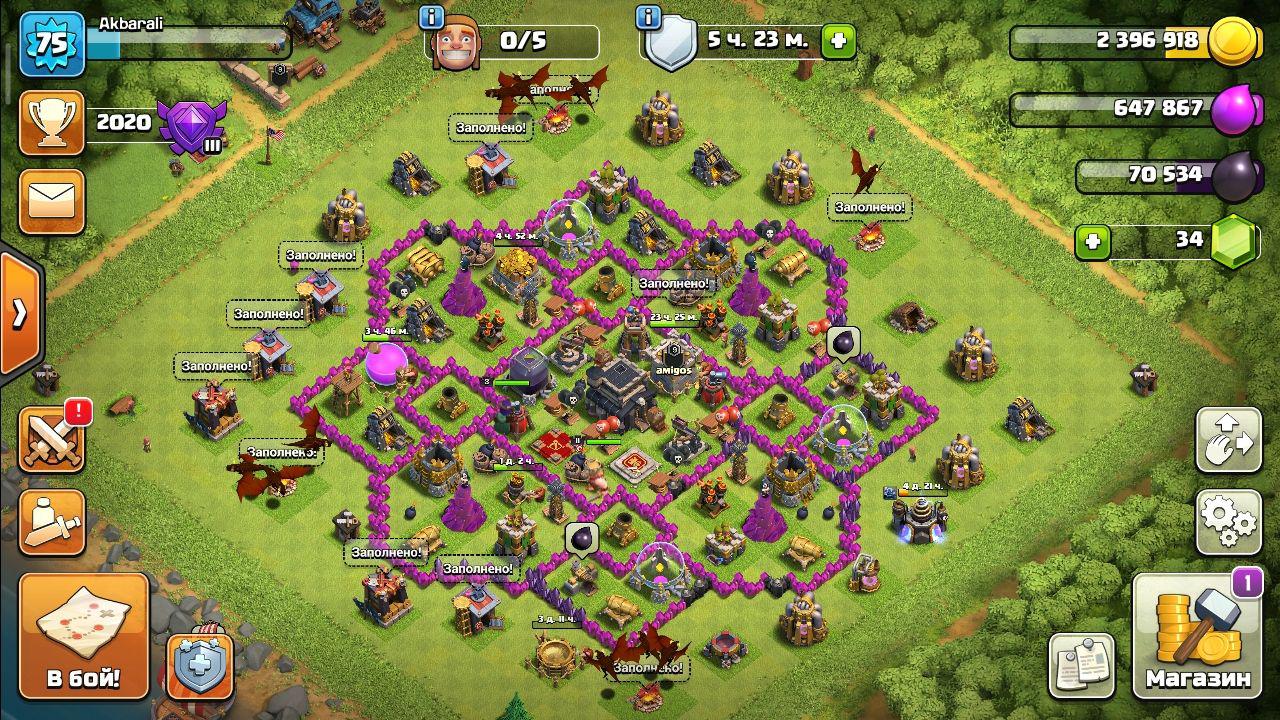Open the envelope mailbox messages

pyautogui.click(x=51, y=201)
